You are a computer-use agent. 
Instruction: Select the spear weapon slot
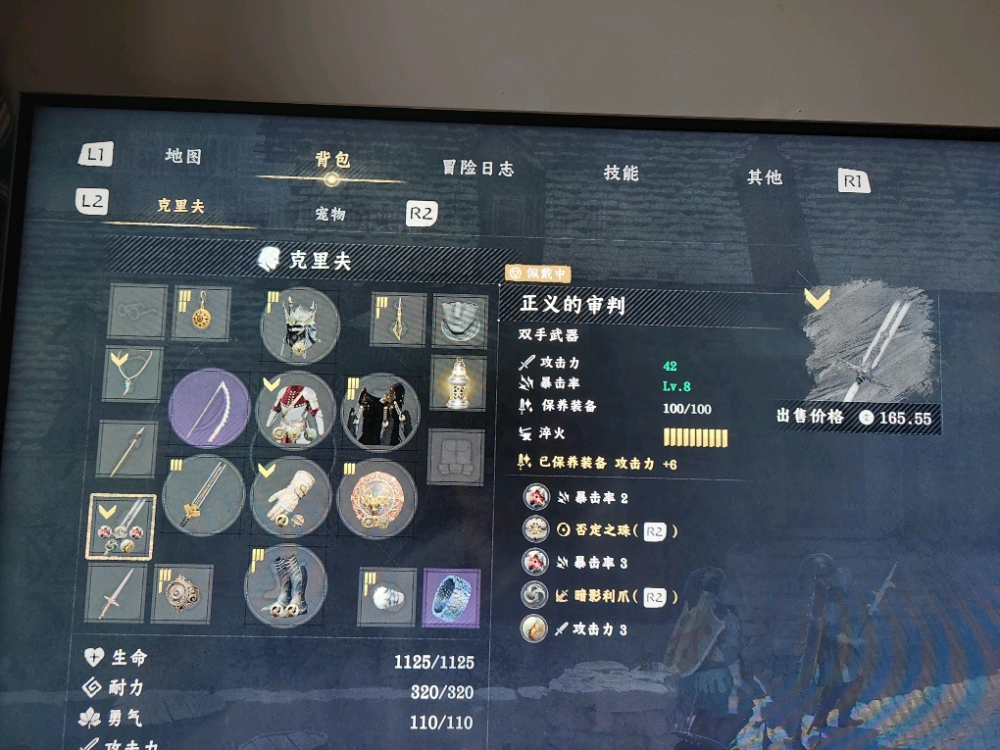pos(127,450)
